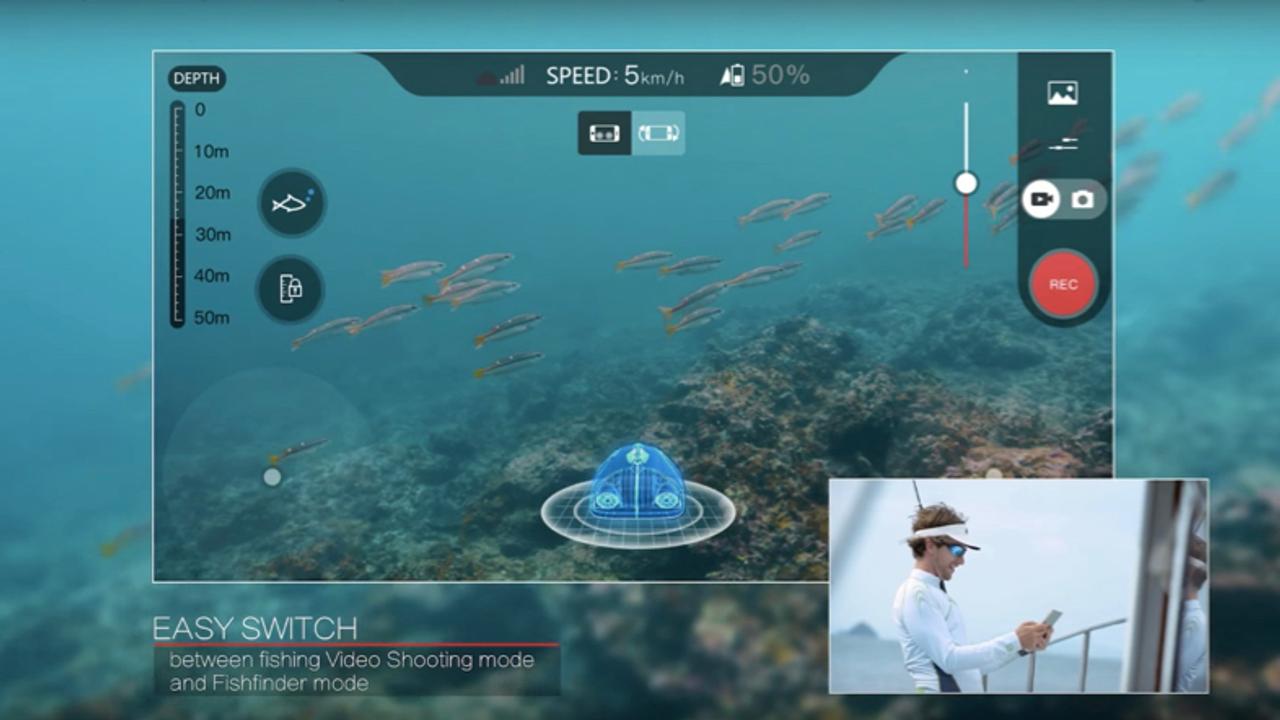Click the DEPTH label badge
Viewport: 1280px width, 720px height.
(197, 79)
